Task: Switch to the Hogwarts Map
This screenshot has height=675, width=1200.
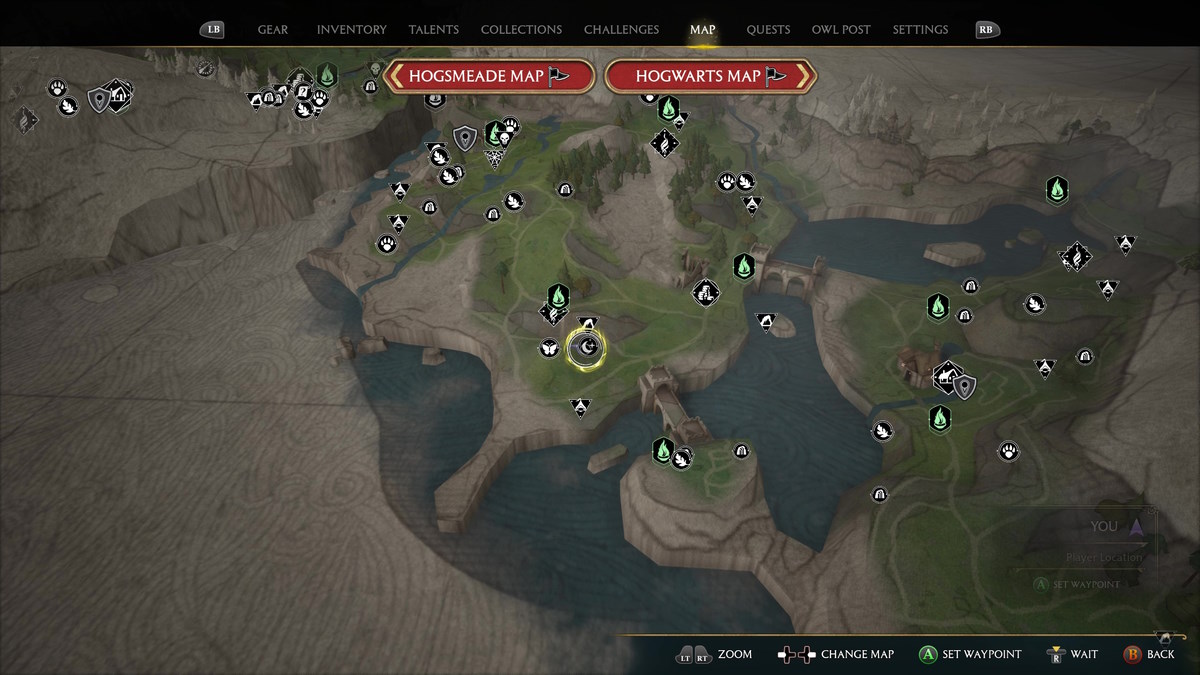Action: click(x=710, y=77)
